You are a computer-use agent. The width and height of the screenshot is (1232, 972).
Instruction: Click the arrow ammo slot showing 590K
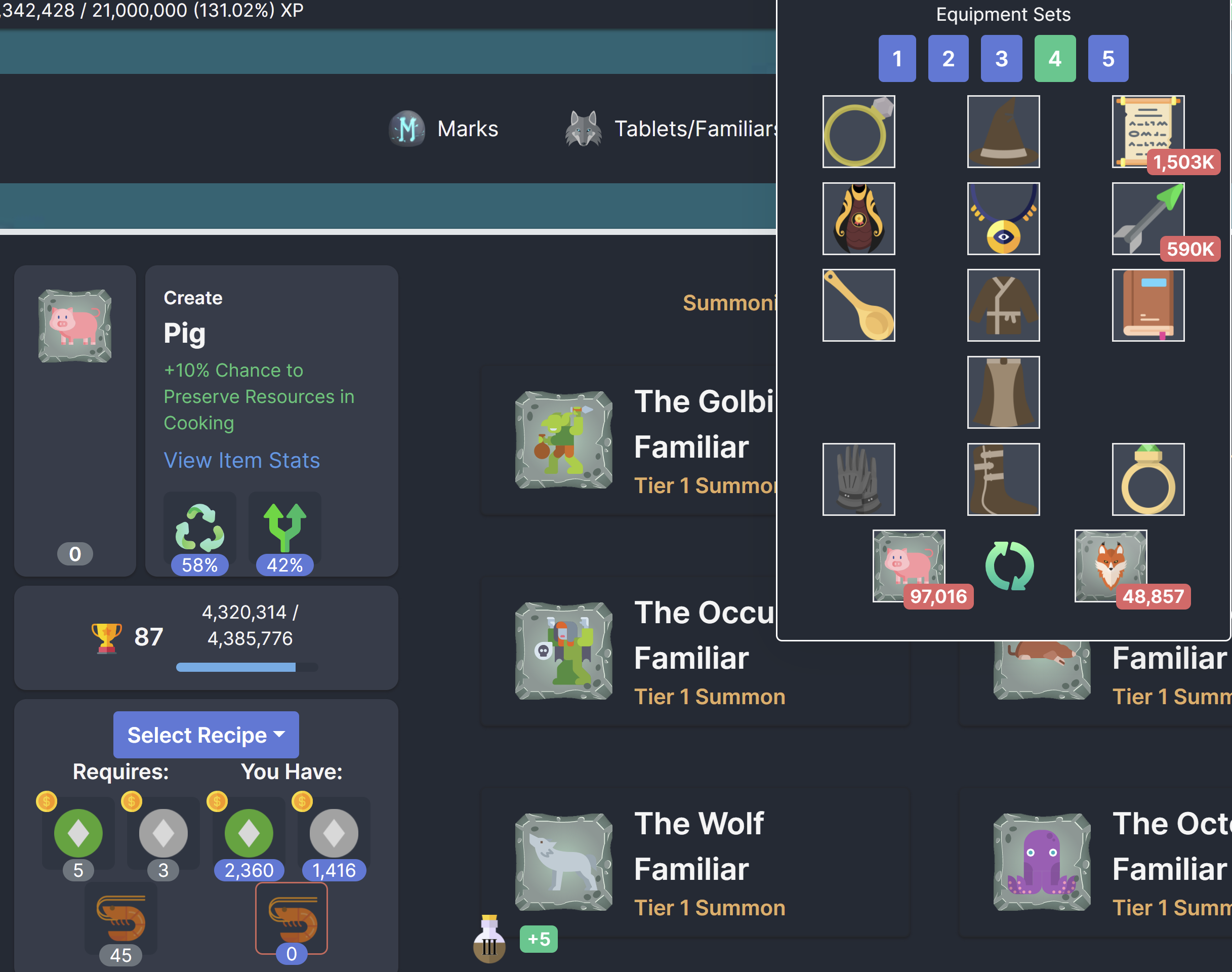click(1147, 219)
